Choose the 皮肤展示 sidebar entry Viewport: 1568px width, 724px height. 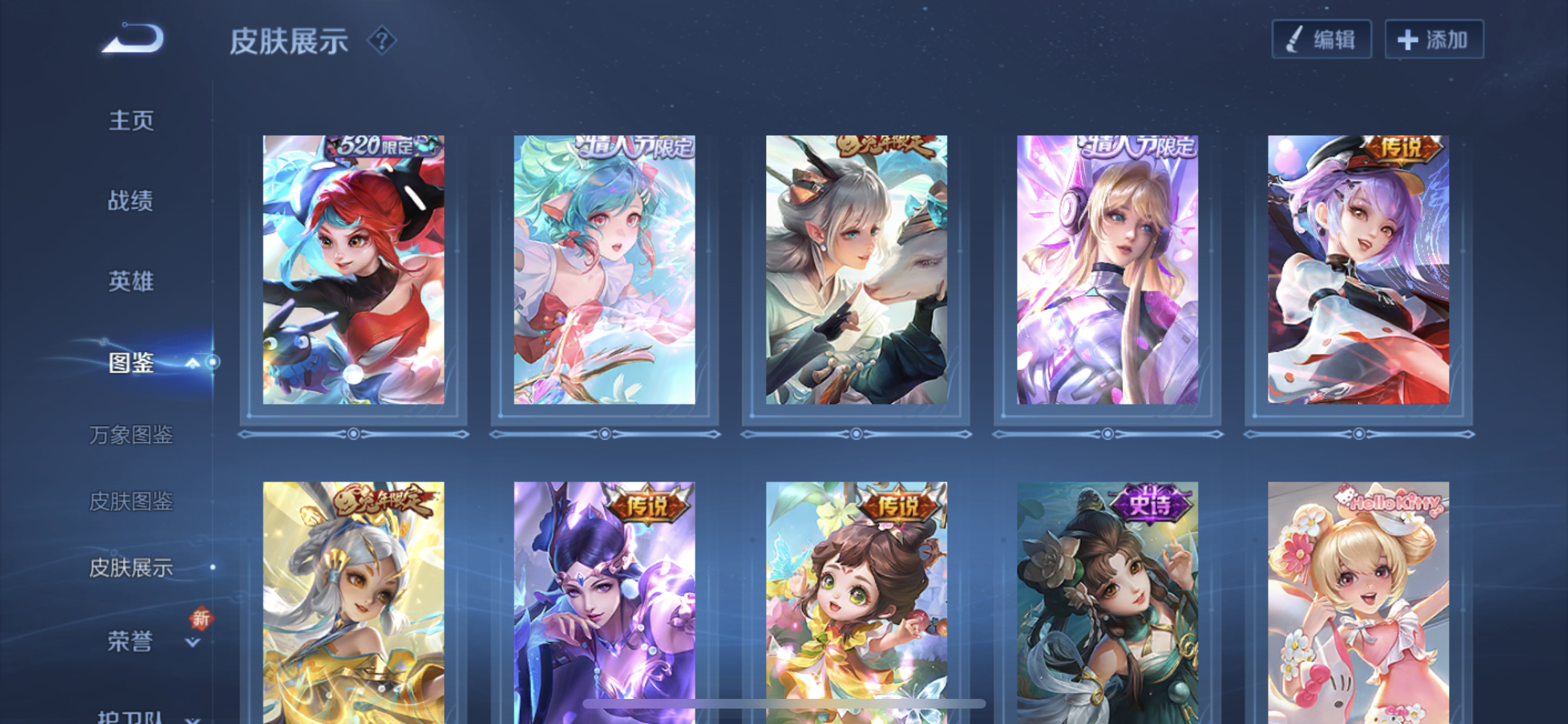pos(131,568)
